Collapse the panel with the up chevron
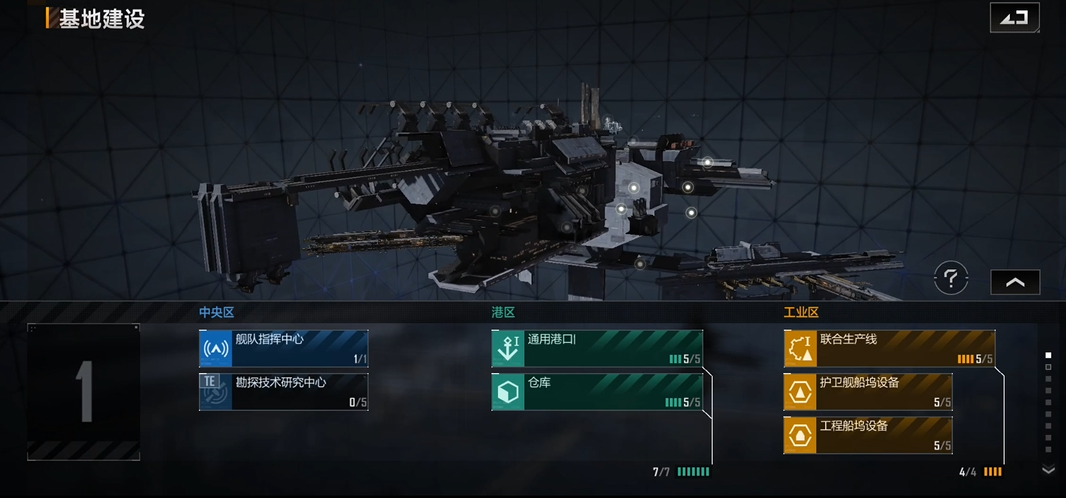This screenshot has width=1066, height=498. [1015, 282]
